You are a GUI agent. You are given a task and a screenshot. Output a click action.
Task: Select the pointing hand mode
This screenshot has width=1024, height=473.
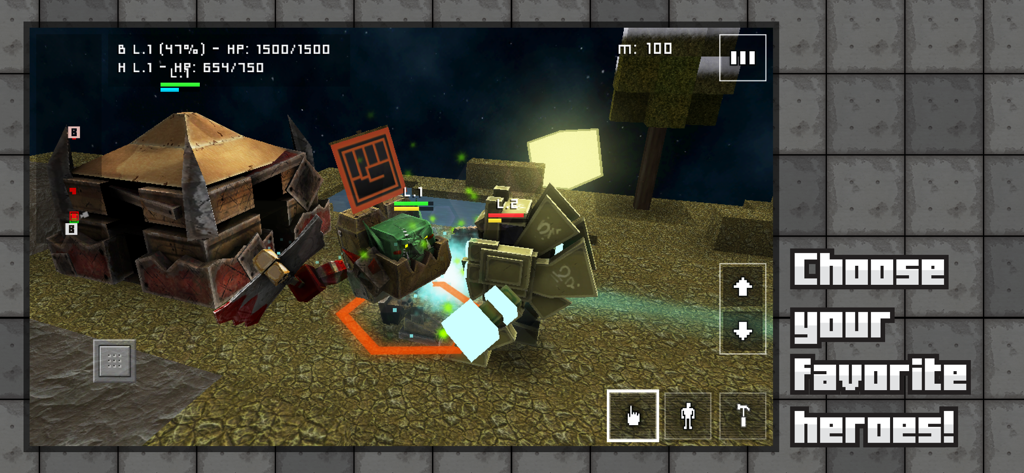pos(632,415)
